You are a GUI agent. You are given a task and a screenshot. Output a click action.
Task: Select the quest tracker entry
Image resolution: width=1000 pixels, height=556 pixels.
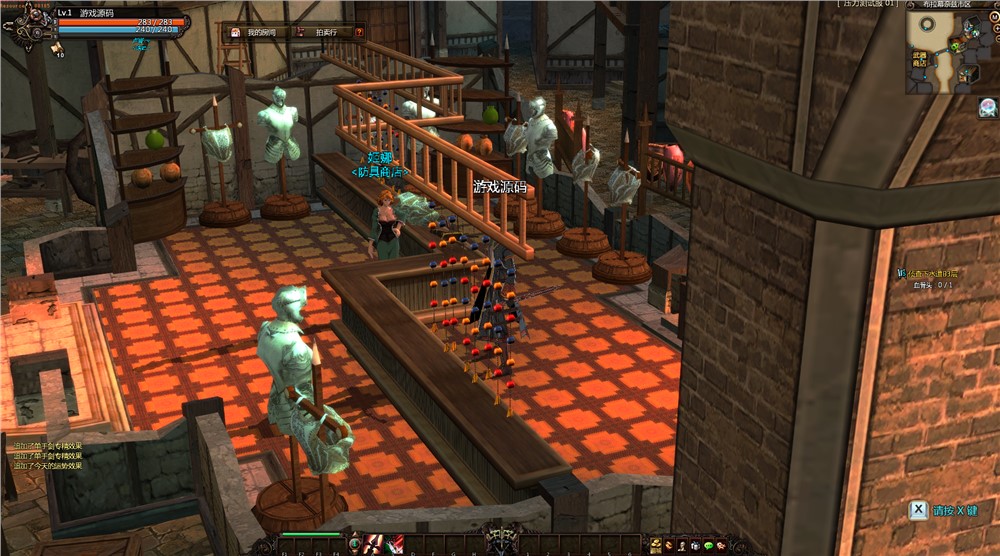click(932, 273)
